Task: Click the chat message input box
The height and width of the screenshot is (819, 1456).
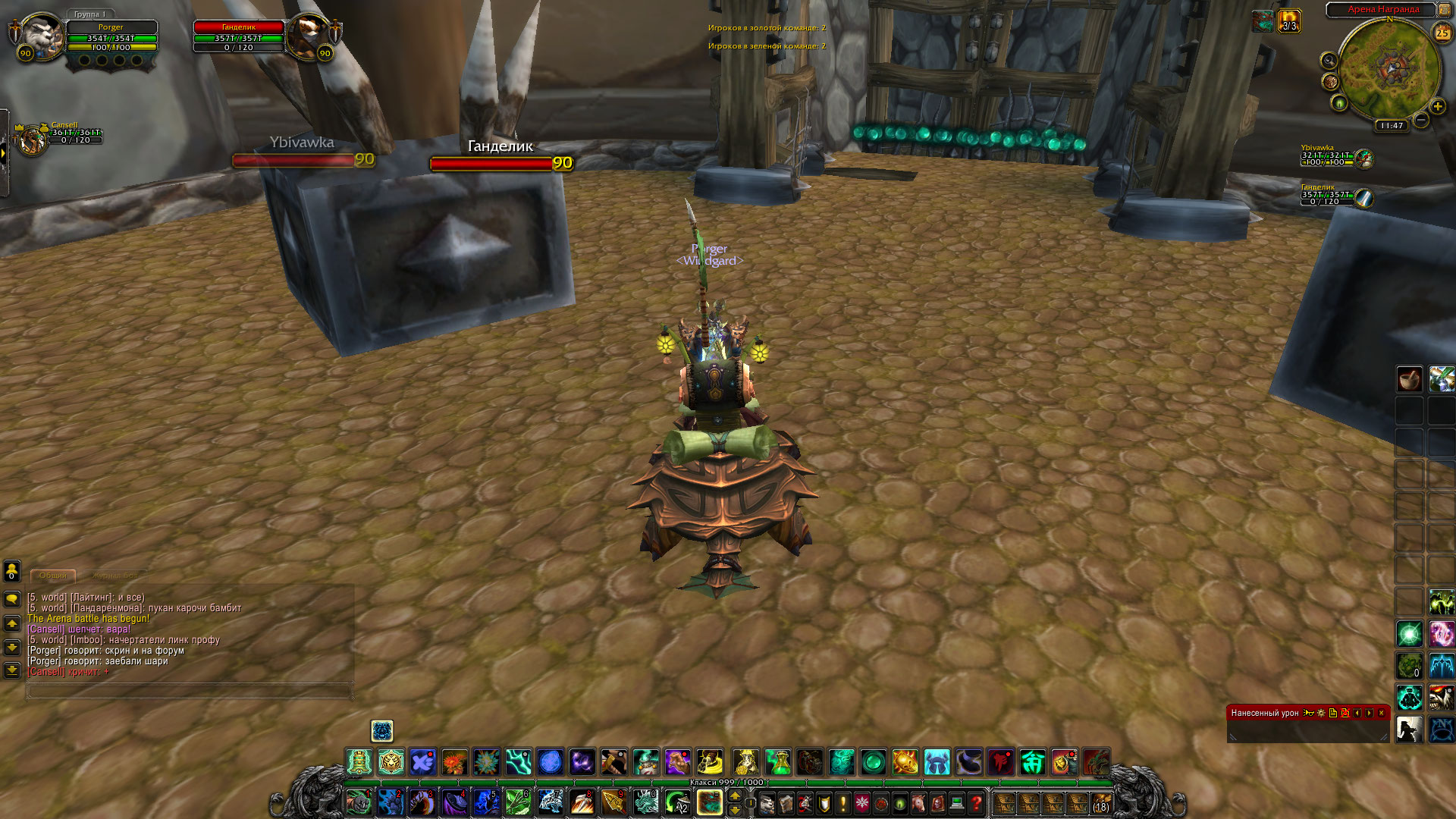Action: 190,691
